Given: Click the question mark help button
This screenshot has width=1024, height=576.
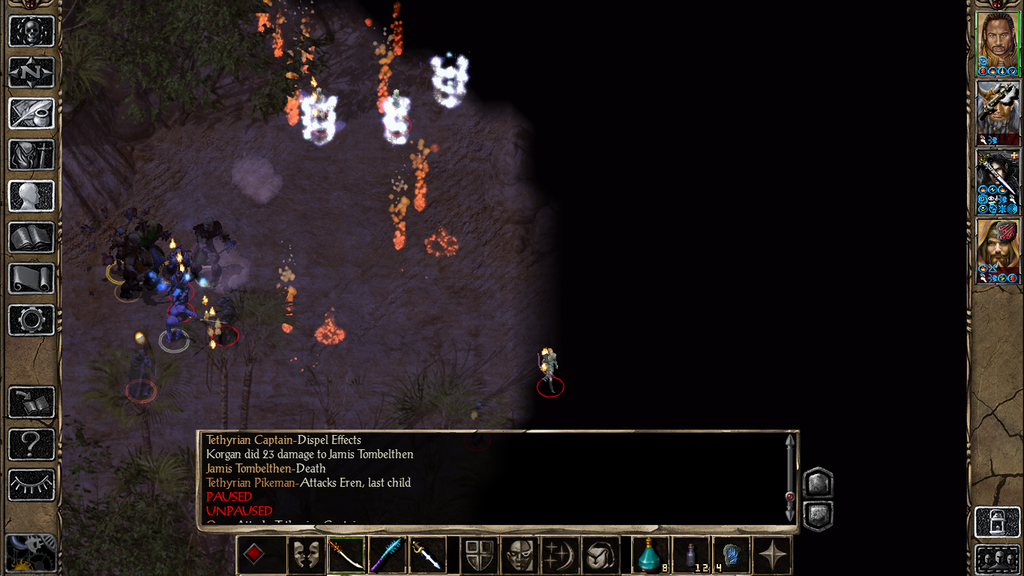Looking at the screenshot, I should pos(31,443).
